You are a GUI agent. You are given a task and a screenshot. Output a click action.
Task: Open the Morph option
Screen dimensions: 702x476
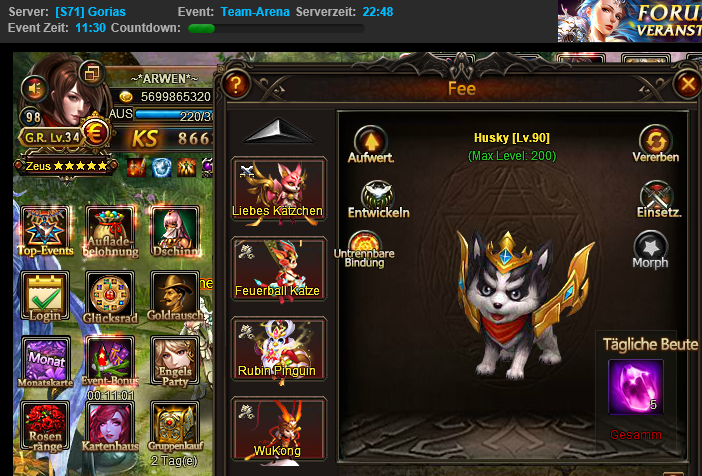(x=650, y=246)
